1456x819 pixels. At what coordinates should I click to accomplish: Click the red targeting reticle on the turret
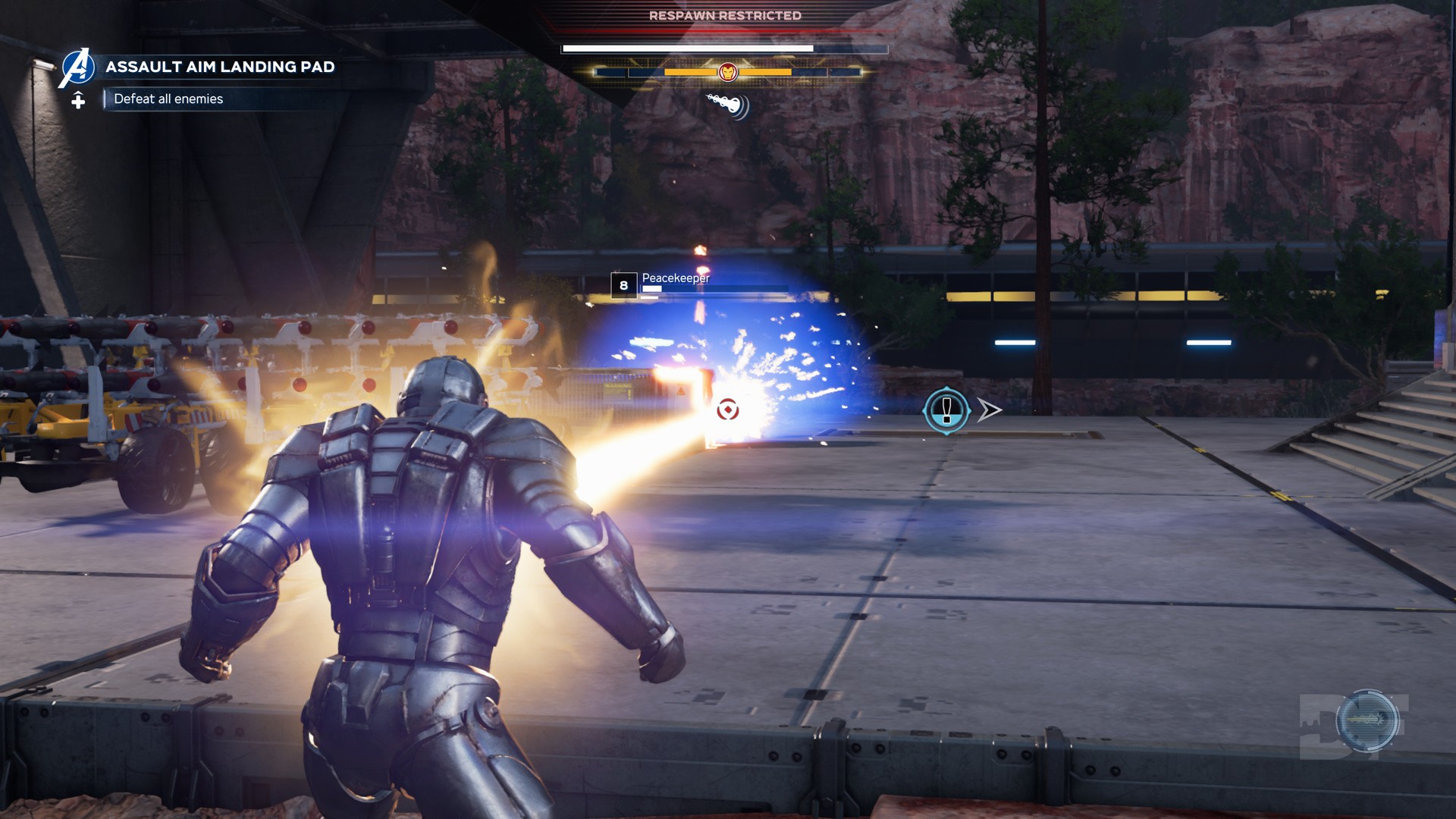point(727,409)
